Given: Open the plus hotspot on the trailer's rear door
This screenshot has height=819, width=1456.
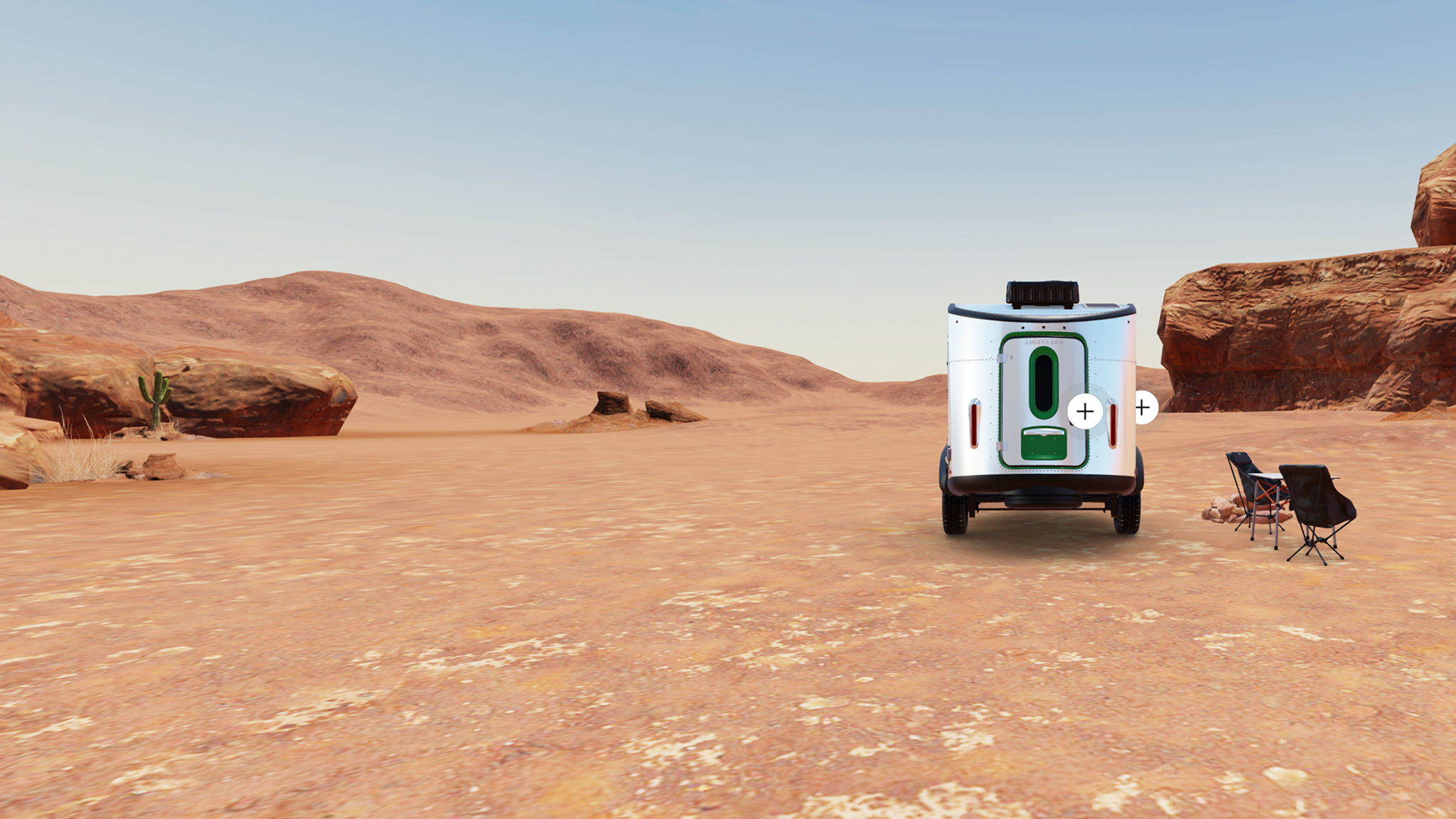Looking at the screenshot, I should tap(1085, 411).
